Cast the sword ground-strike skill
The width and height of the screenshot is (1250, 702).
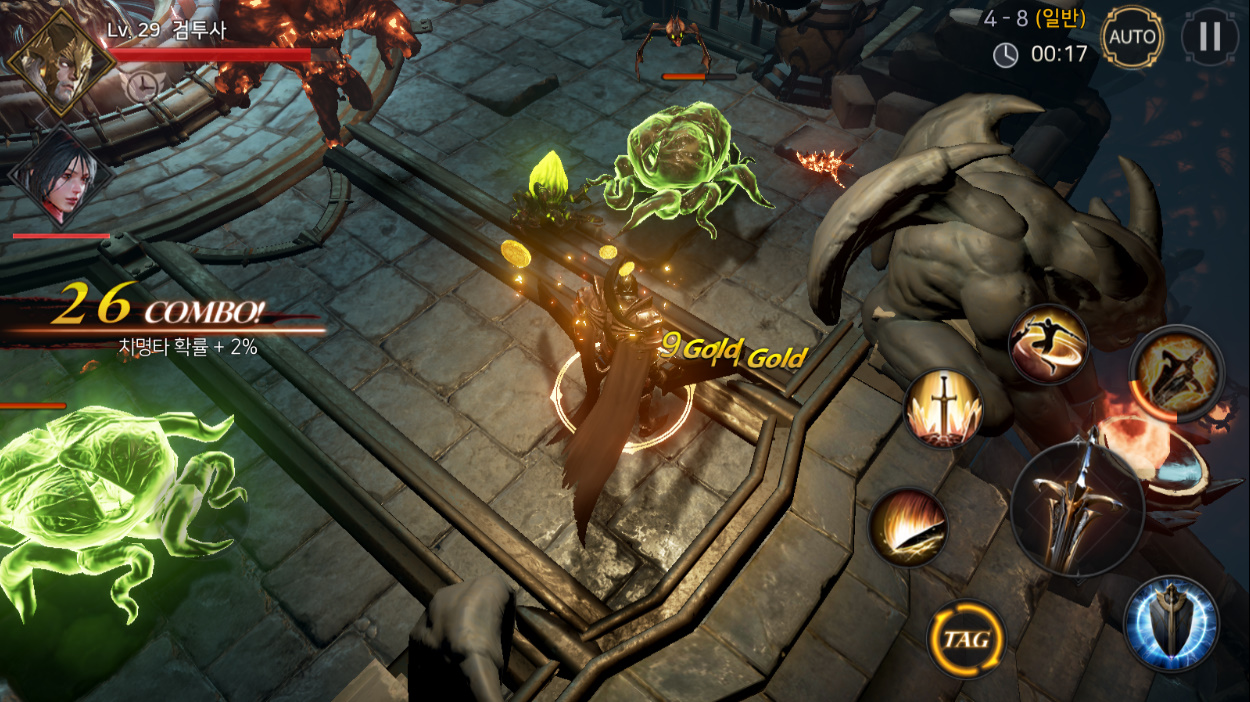coord(943,408)
